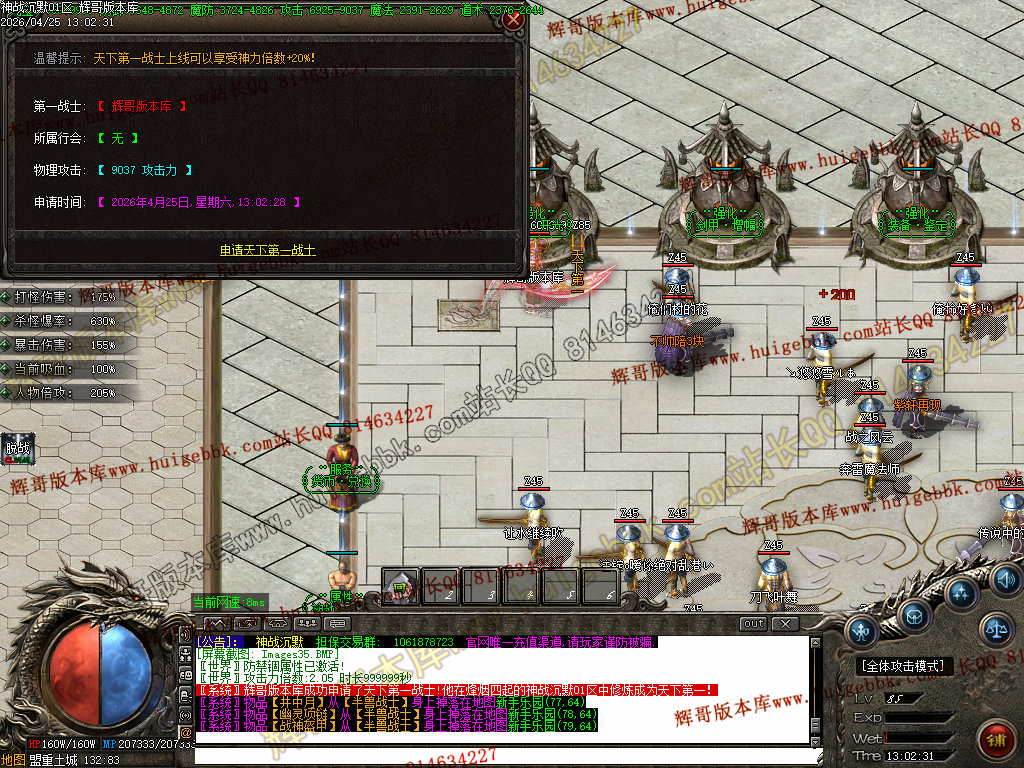Click the chat text input field

[x=500, y=753]
